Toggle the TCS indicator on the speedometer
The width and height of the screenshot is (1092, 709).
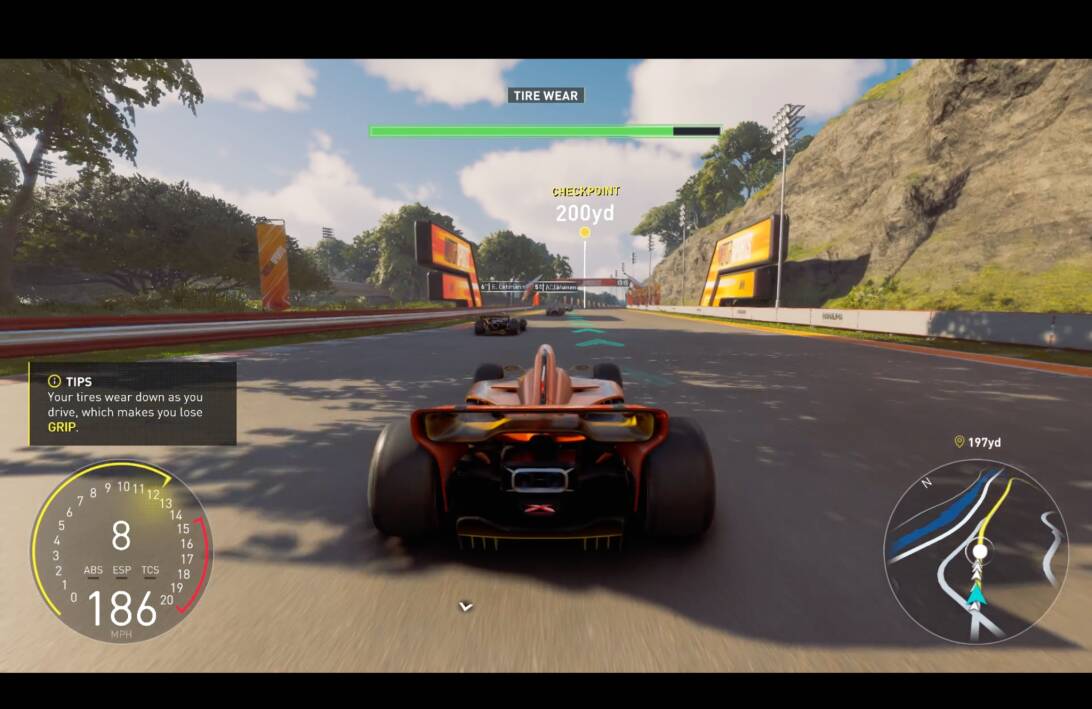point(150,571)
